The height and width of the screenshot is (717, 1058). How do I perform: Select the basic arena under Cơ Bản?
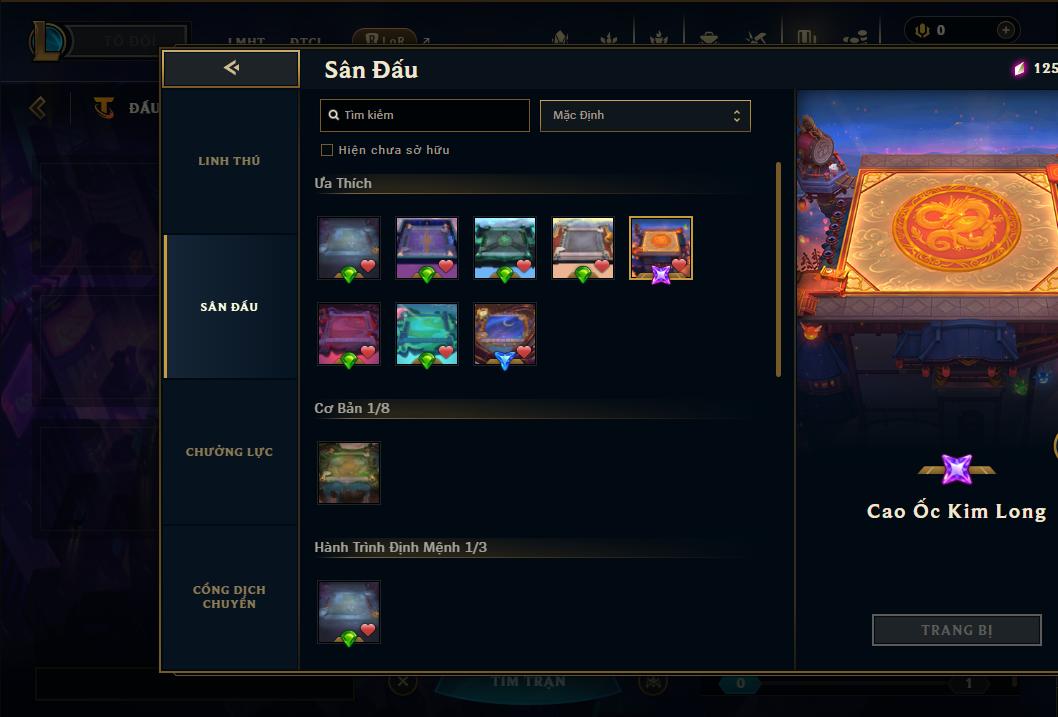tap(349, 473)
